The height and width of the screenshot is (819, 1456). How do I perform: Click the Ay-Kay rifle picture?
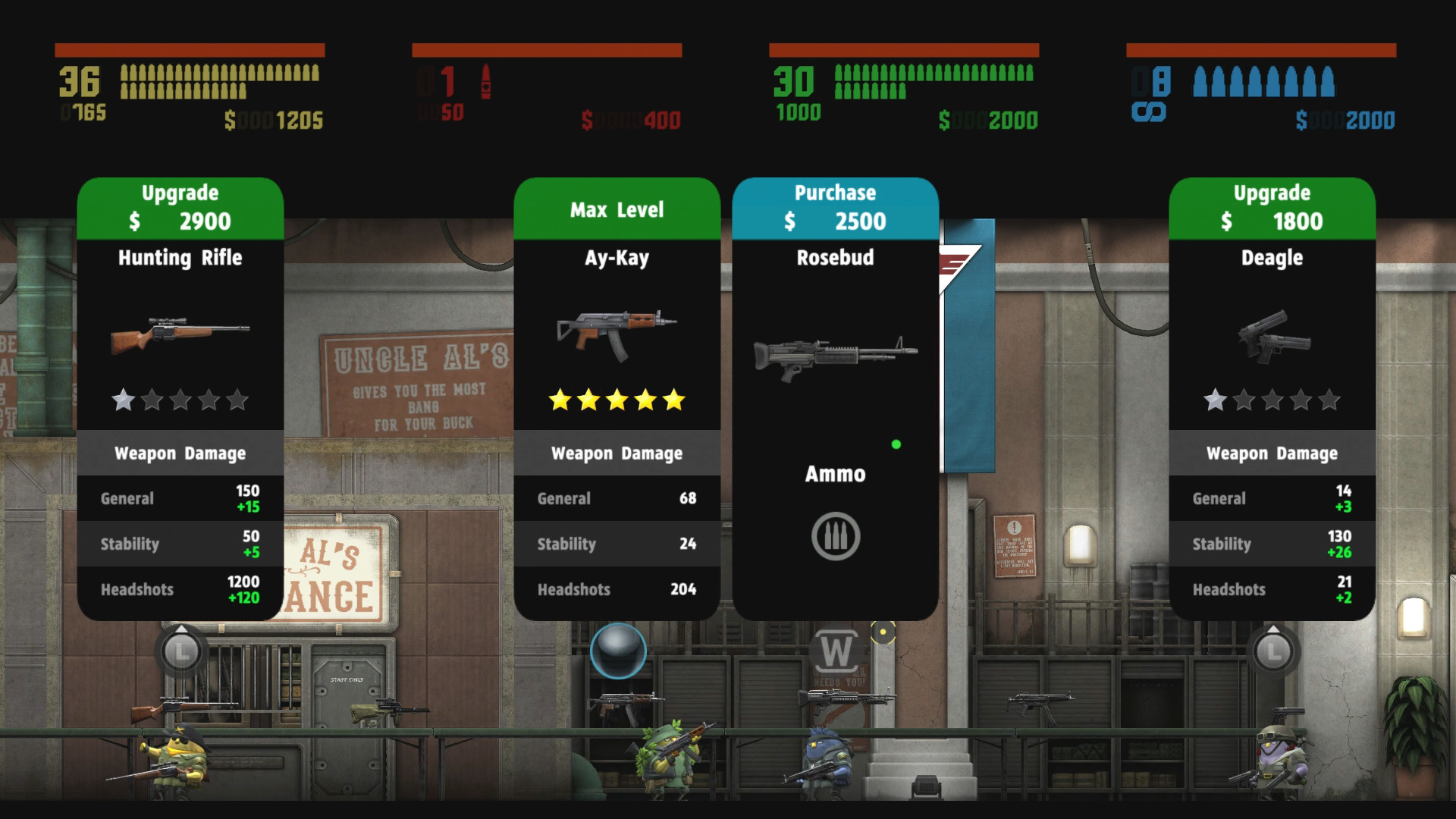(x=617, y=330)
